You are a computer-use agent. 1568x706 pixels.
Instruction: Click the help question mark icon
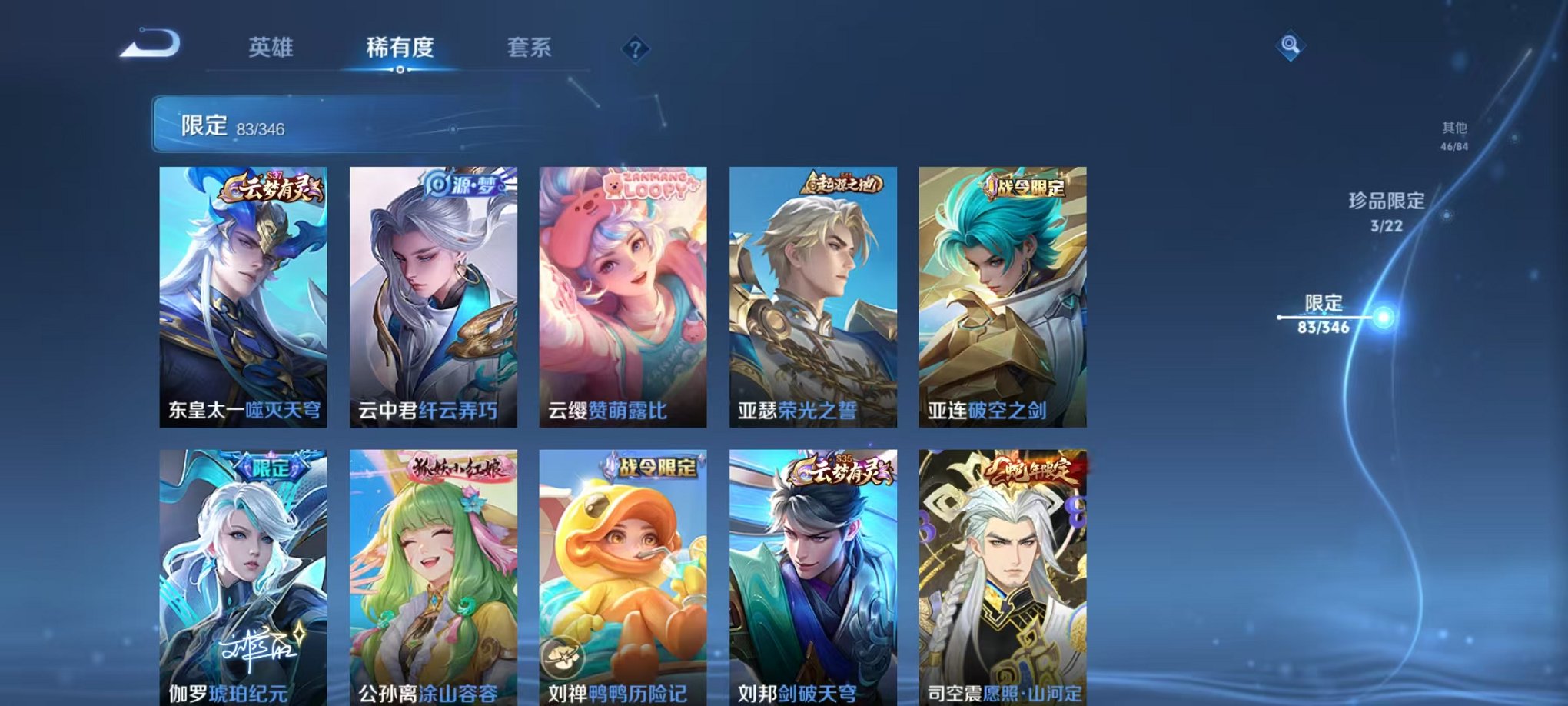635,50
